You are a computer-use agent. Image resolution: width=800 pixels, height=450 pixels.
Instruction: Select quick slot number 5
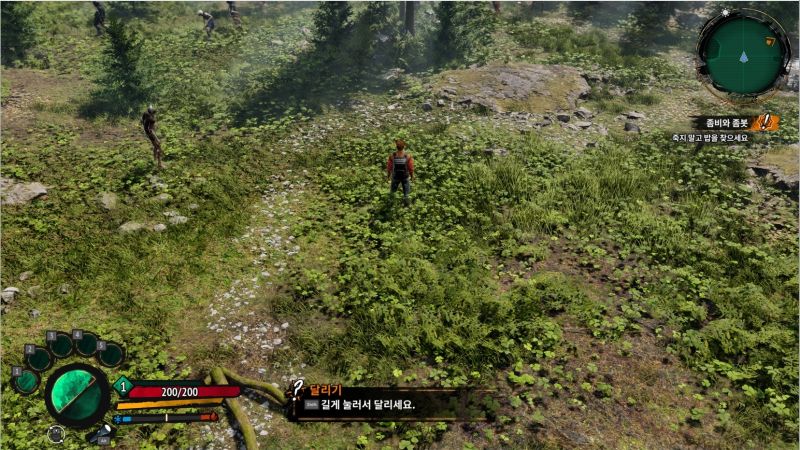pos(110,355)
